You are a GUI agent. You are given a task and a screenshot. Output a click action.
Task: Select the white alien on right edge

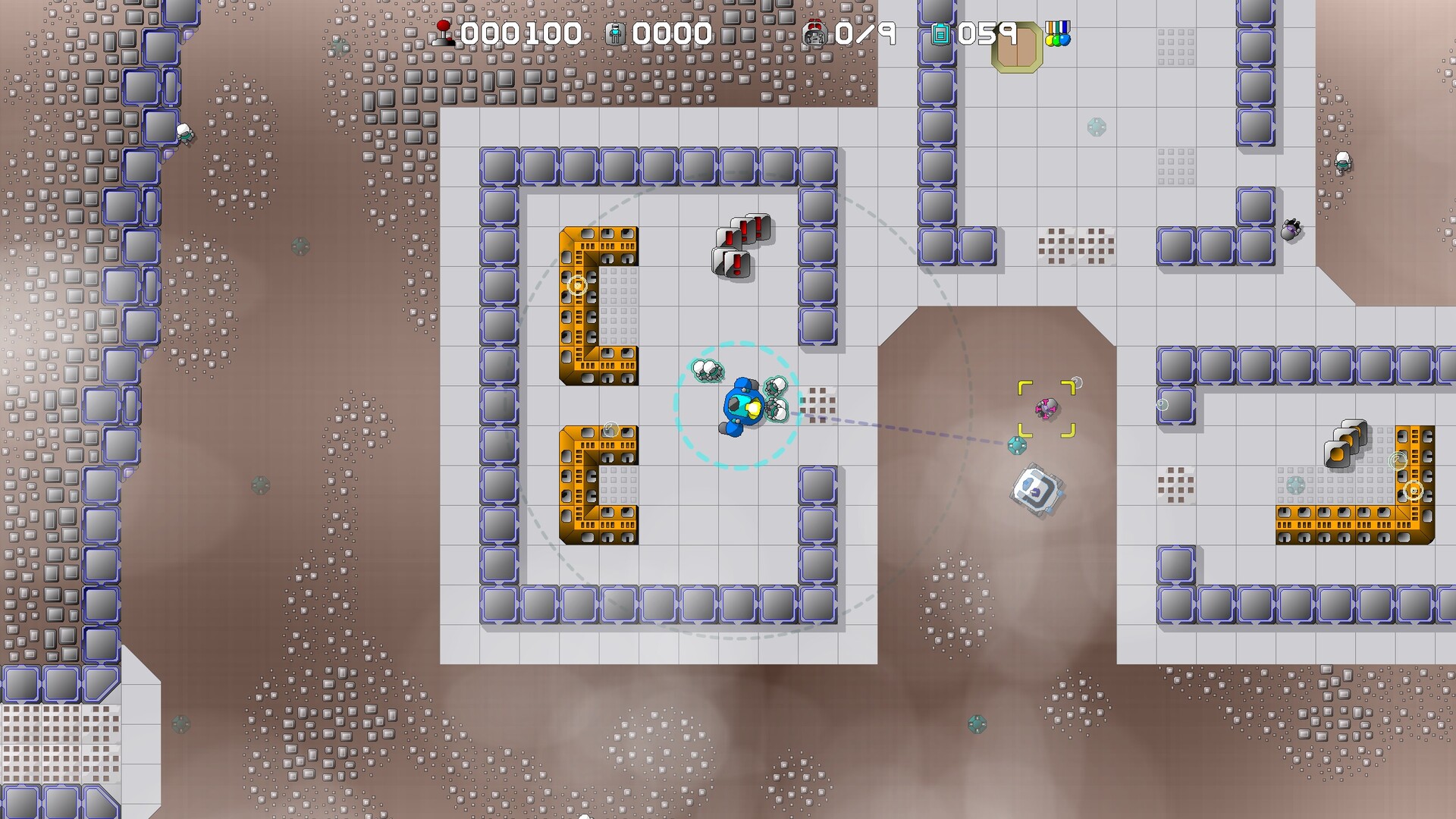point(1342,162)
